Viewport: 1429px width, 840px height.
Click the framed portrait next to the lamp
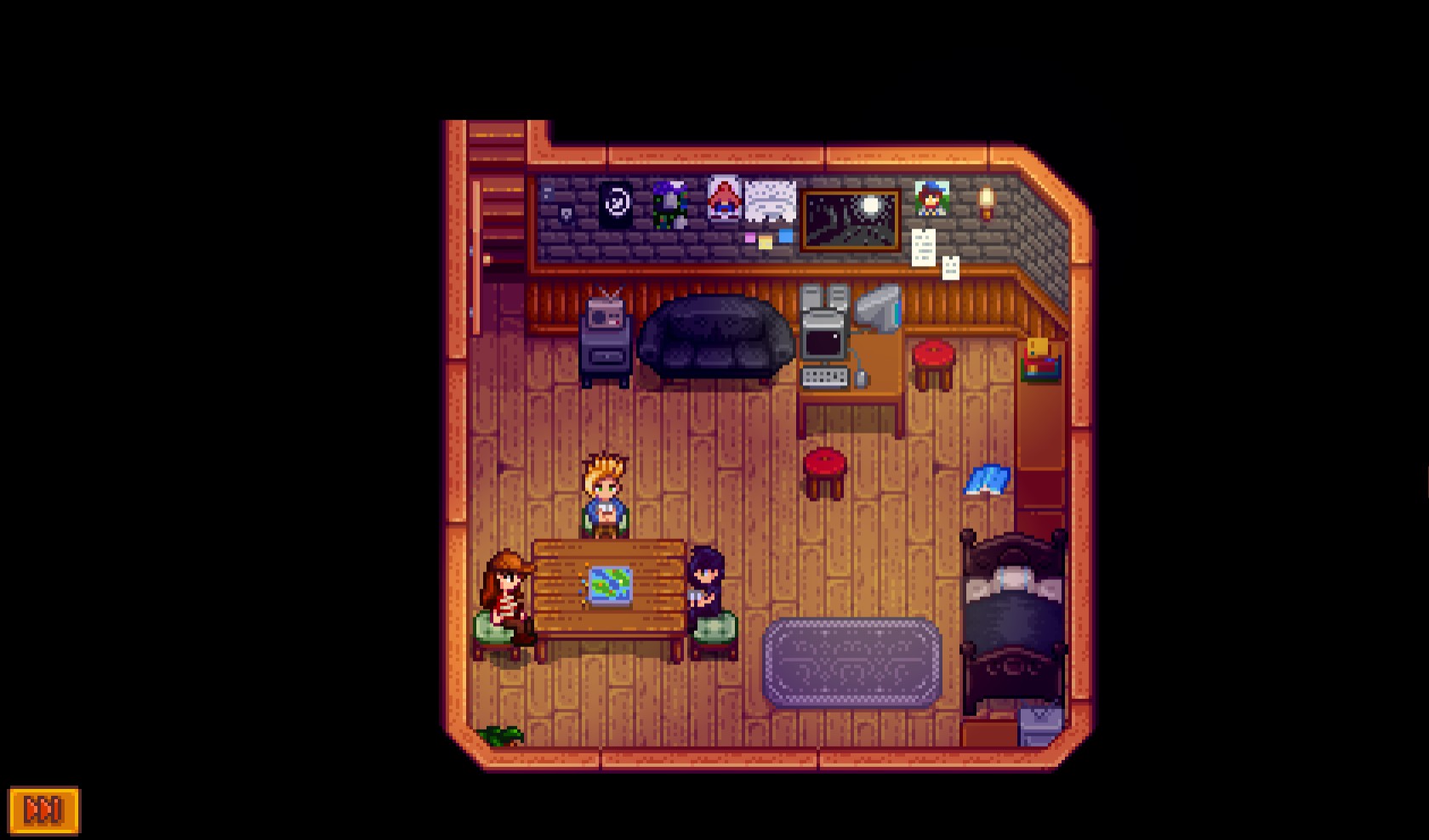[x=930, y=197]
